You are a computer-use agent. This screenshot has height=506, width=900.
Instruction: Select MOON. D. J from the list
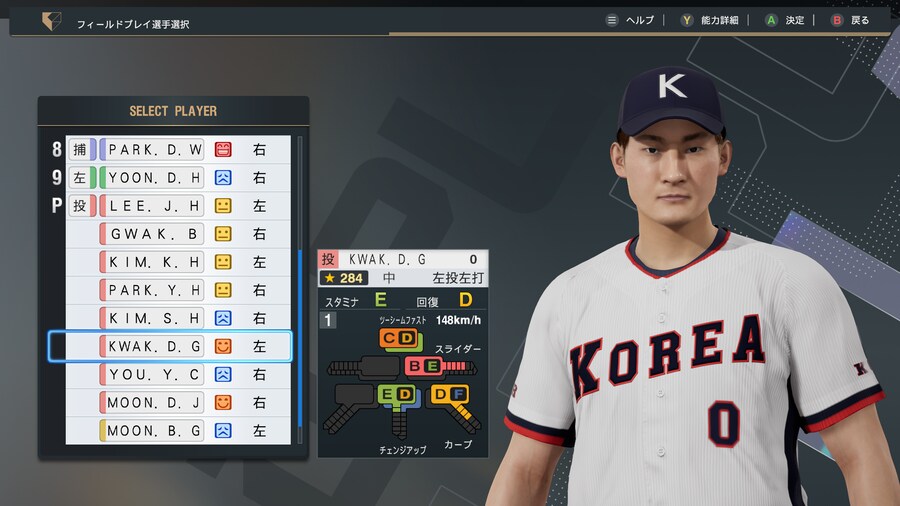pos(154,402)
